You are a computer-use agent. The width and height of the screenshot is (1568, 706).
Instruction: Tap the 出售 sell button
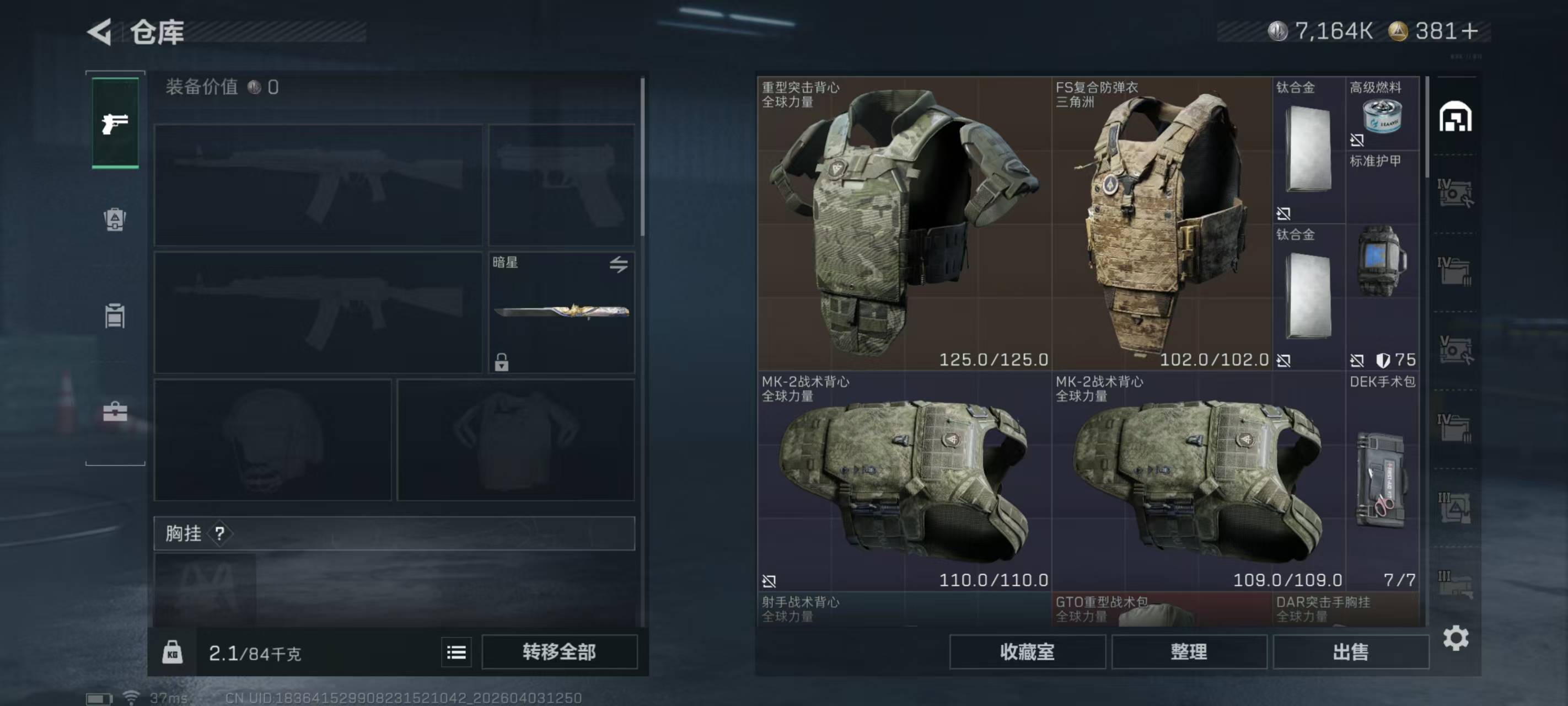pos(1350,652)
